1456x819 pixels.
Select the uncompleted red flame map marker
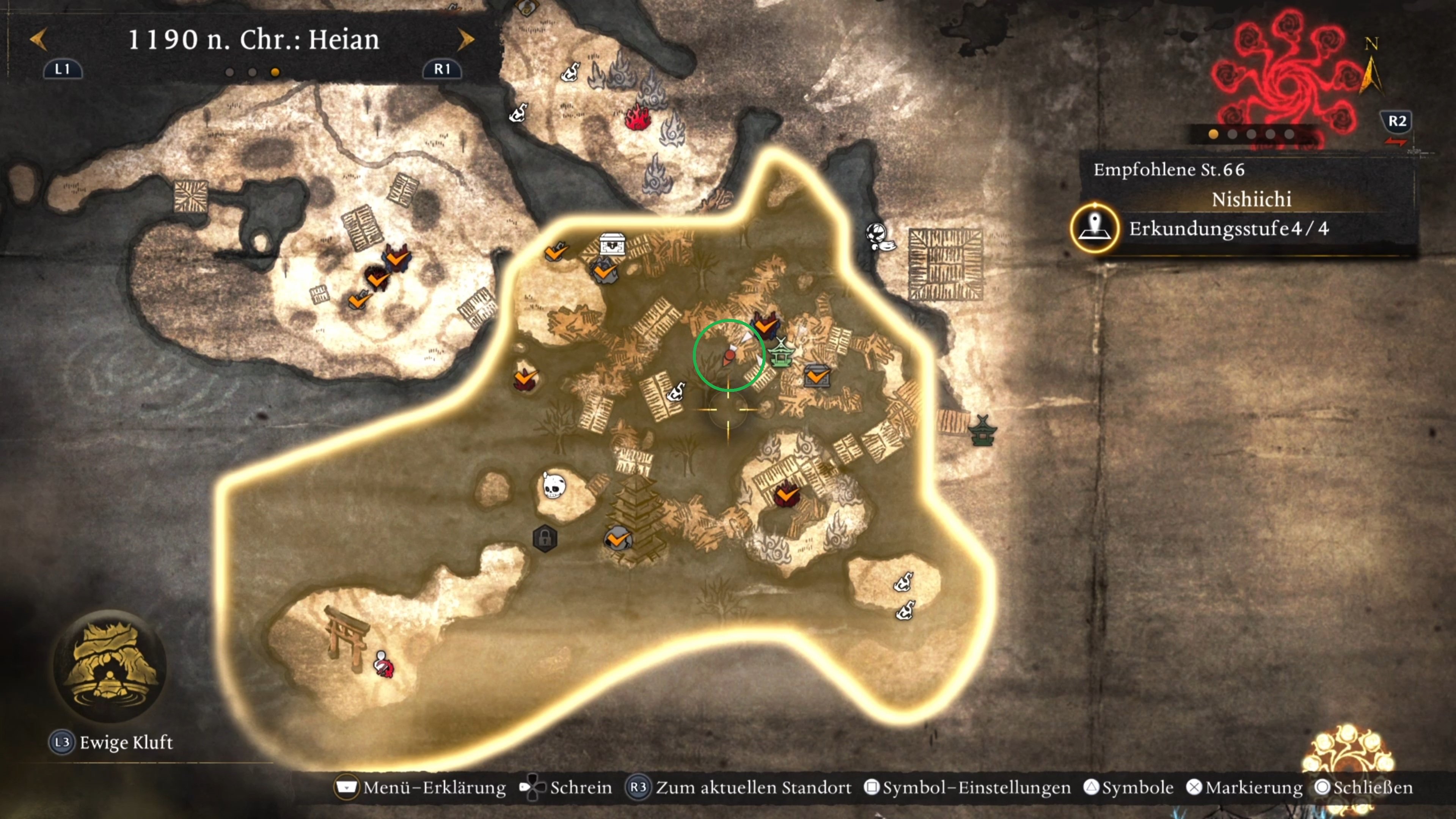click(x=638, y=118)
